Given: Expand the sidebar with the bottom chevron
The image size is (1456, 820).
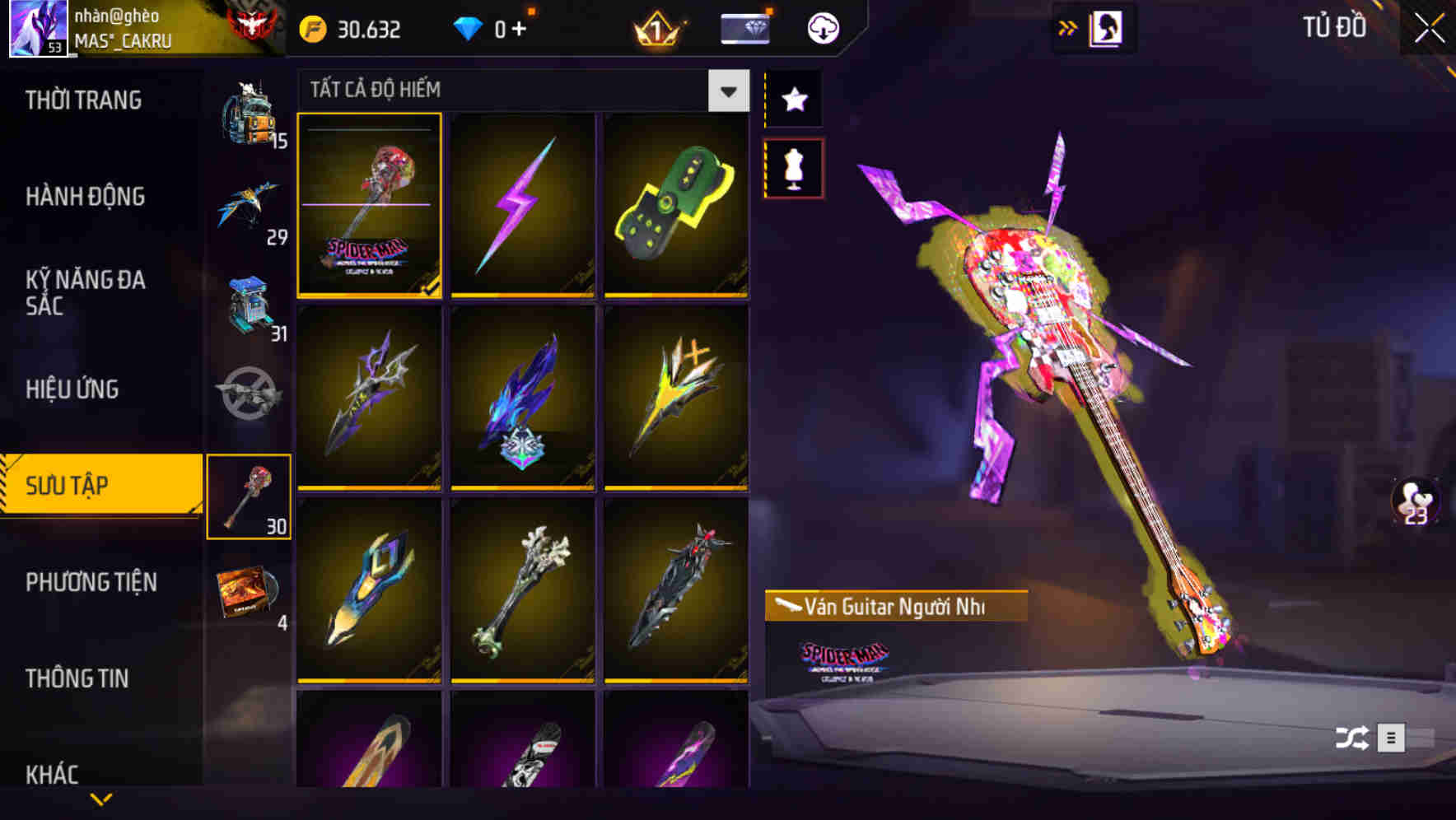Looking at the screenshot, I should point(100,799).
